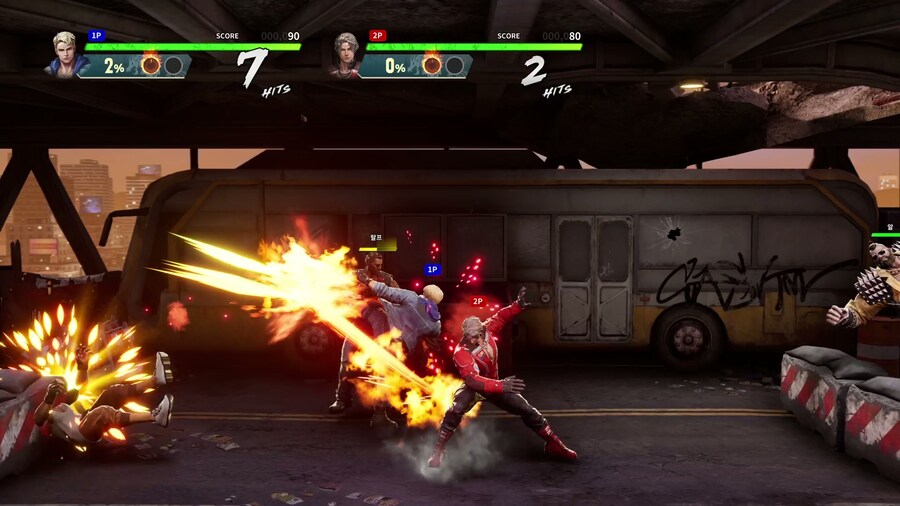Activate player 2's flaming ring skill icon

coord(432,66)
